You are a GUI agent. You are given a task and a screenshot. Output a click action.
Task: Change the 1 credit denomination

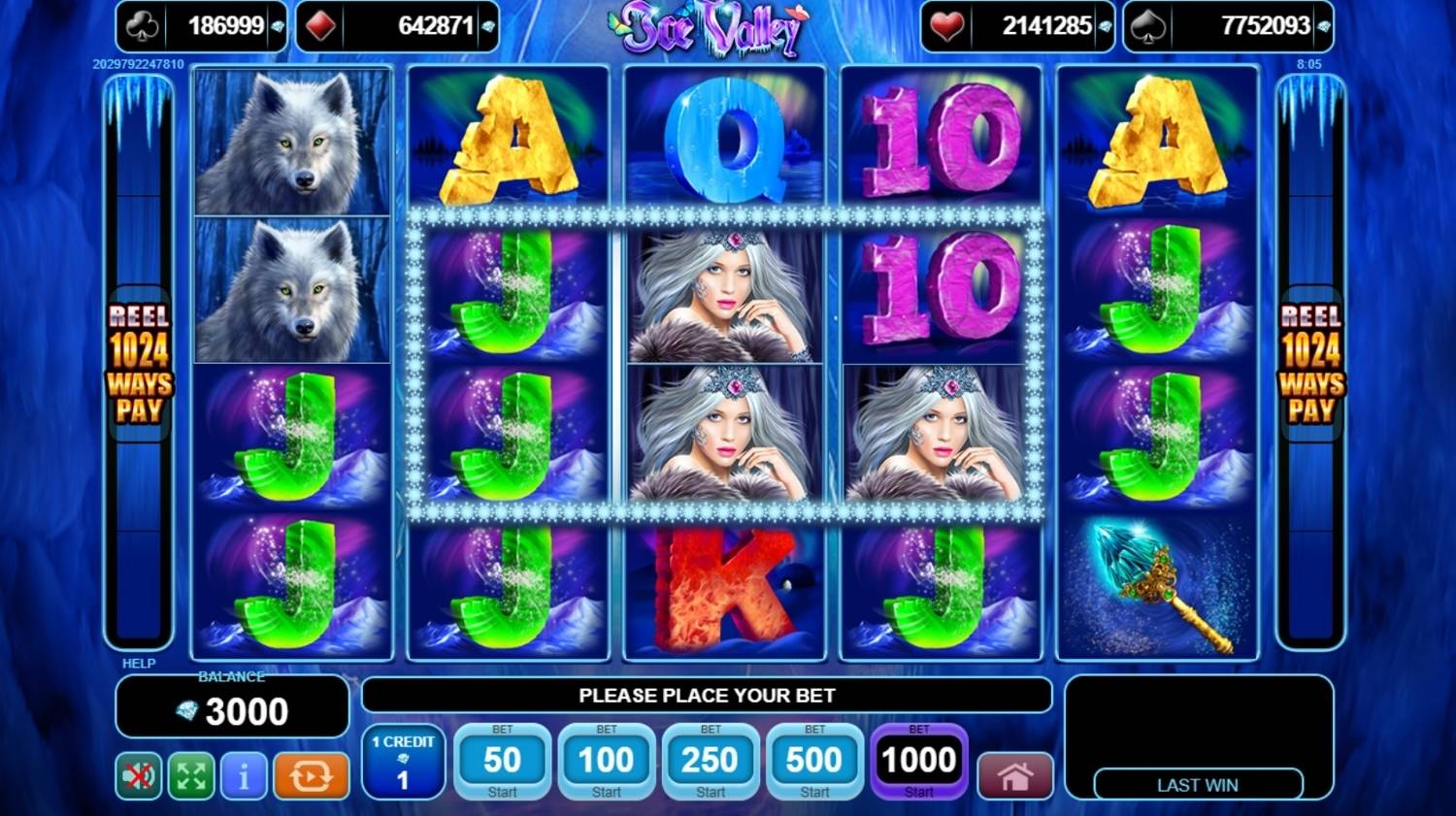[403, 762]
